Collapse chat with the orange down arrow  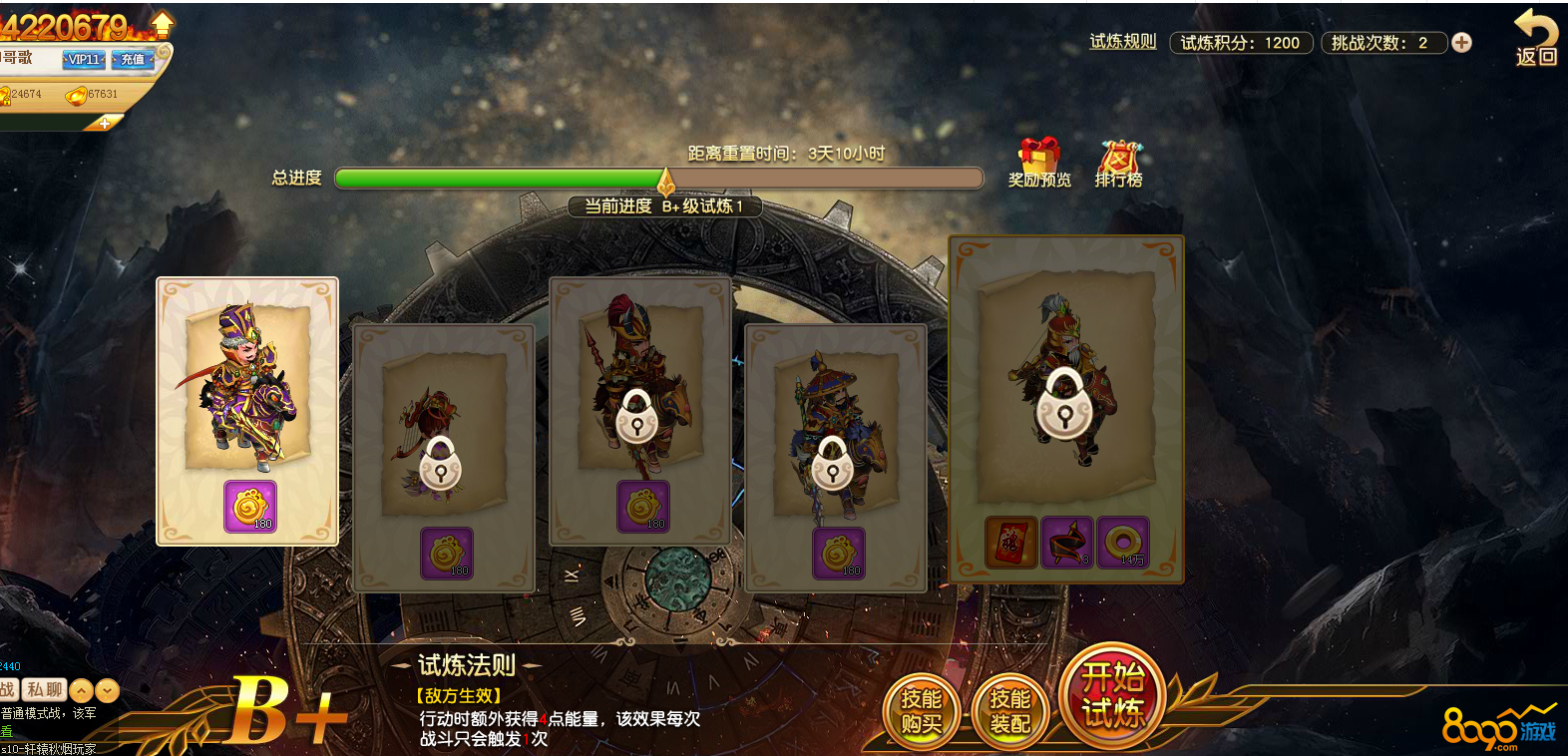point(108,690)
